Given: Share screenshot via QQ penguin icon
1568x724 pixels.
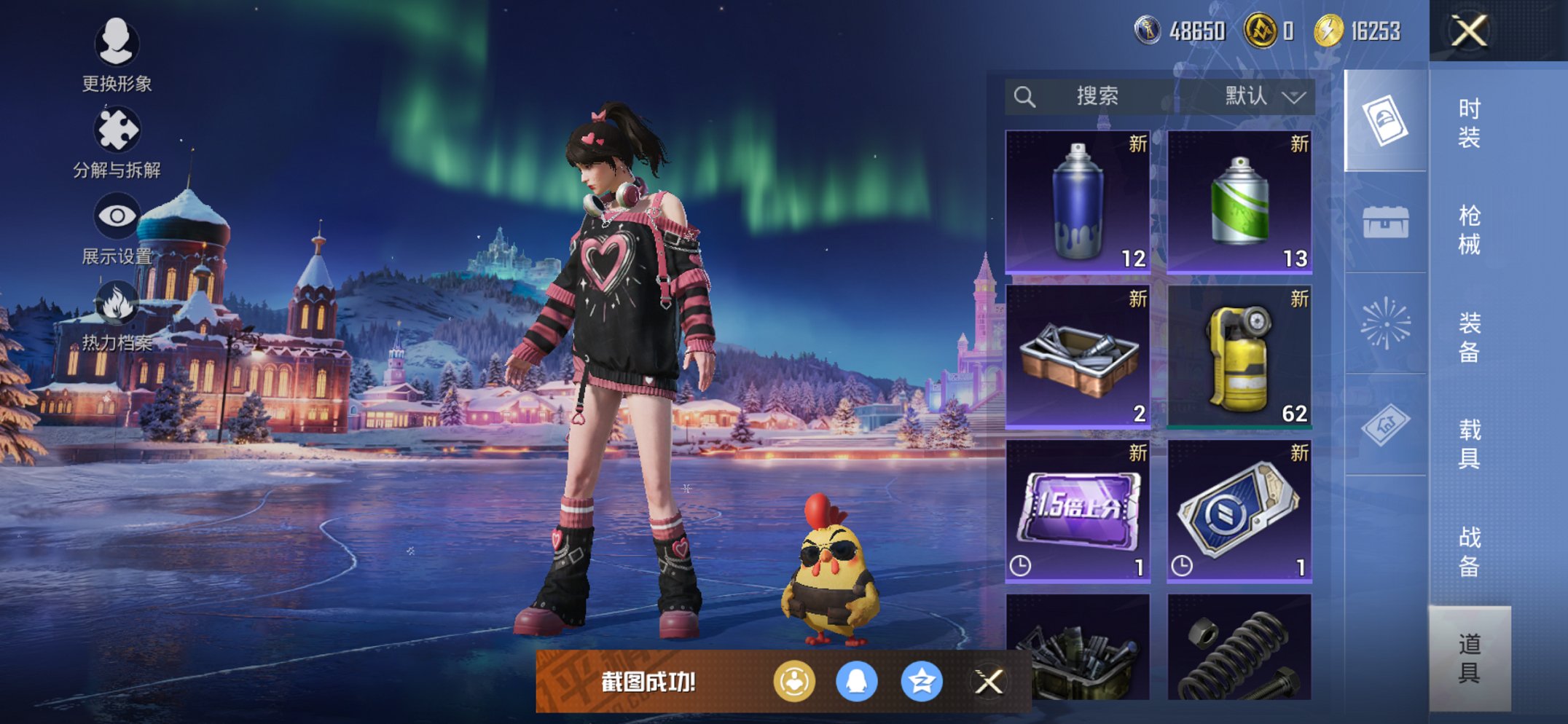Looking at the screenshot, I should click(857, 682).
